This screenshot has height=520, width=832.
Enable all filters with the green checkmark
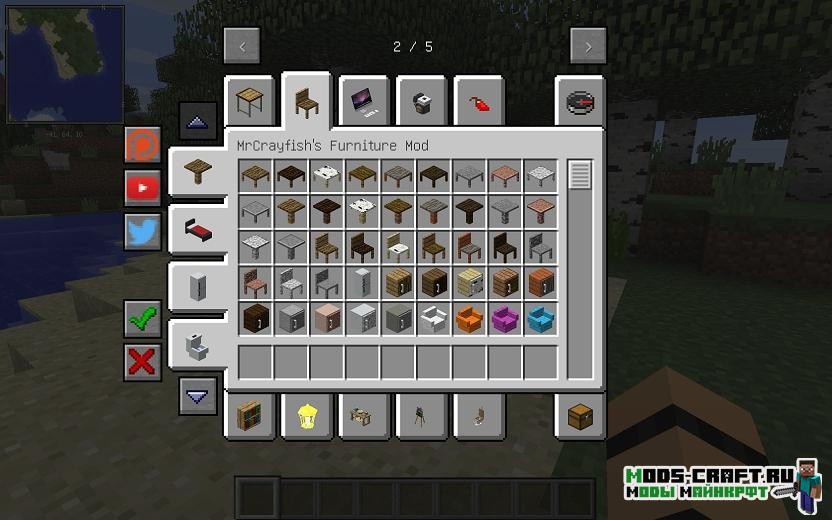coord(143,319)
